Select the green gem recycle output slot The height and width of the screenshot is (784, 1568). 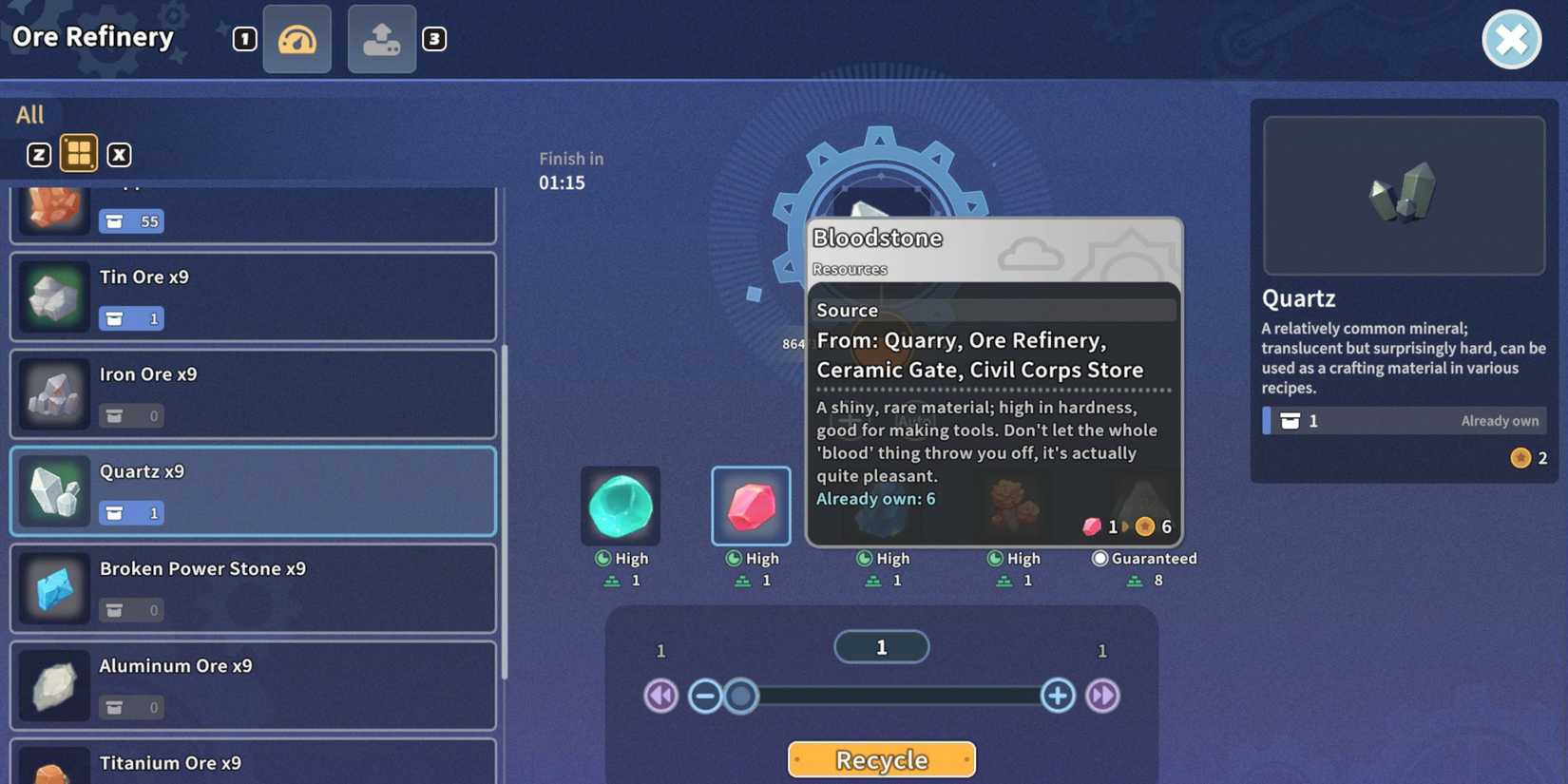pos(621,507)
